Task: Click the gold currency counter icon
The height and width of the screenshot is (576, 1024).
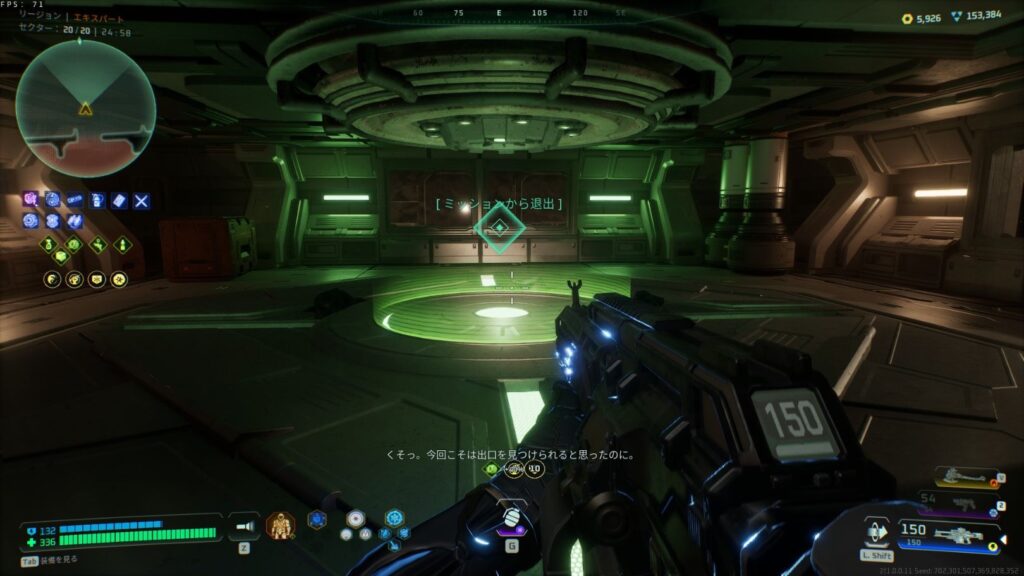Action: 906,17
